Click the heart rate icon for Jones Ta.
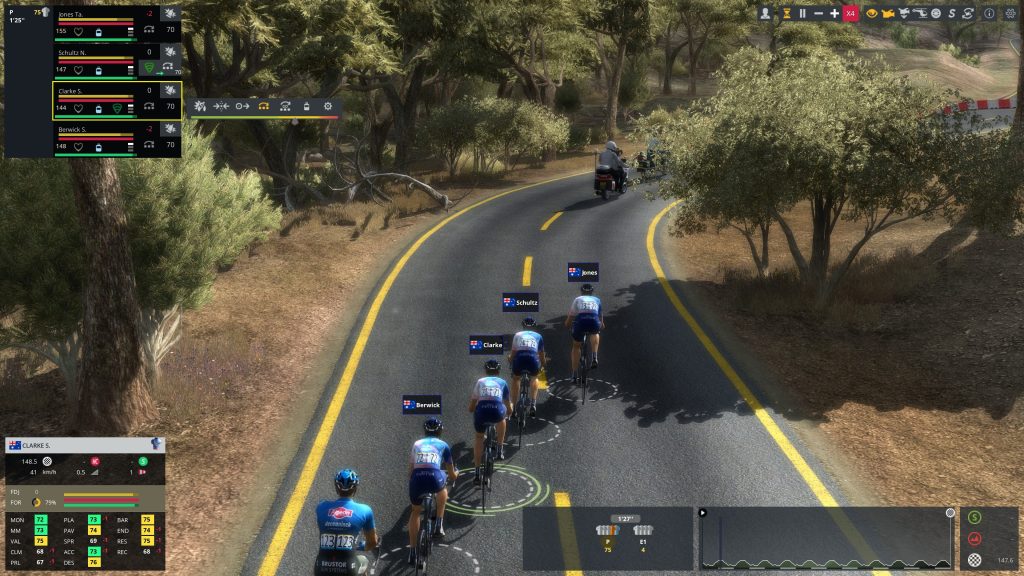 78,32
